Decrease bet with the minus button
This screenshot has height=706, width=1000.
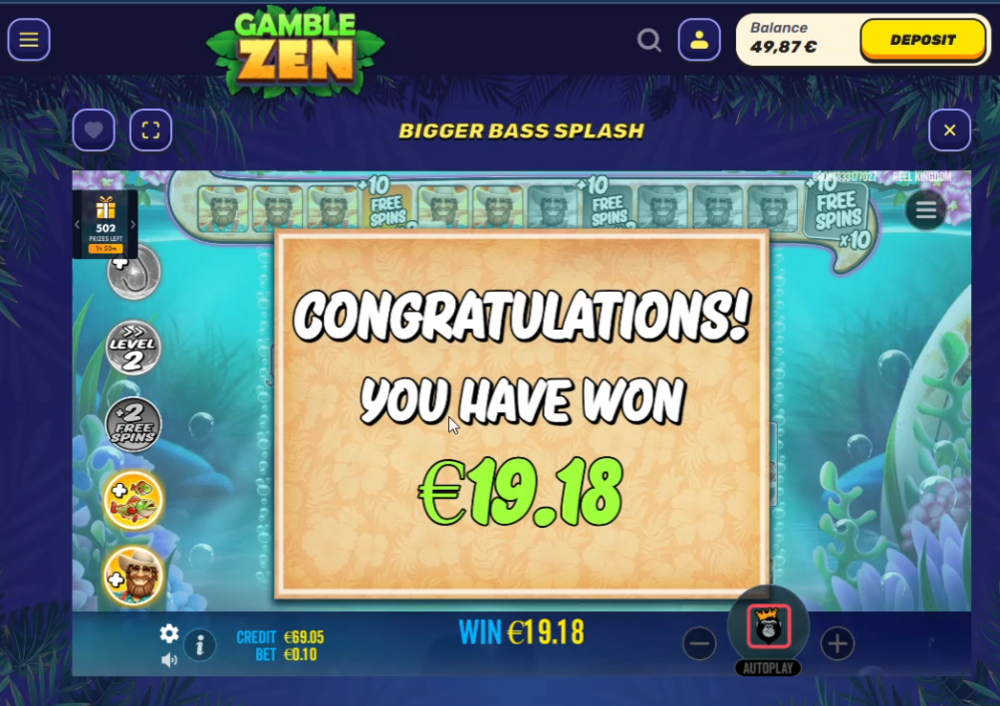(700, 643)
